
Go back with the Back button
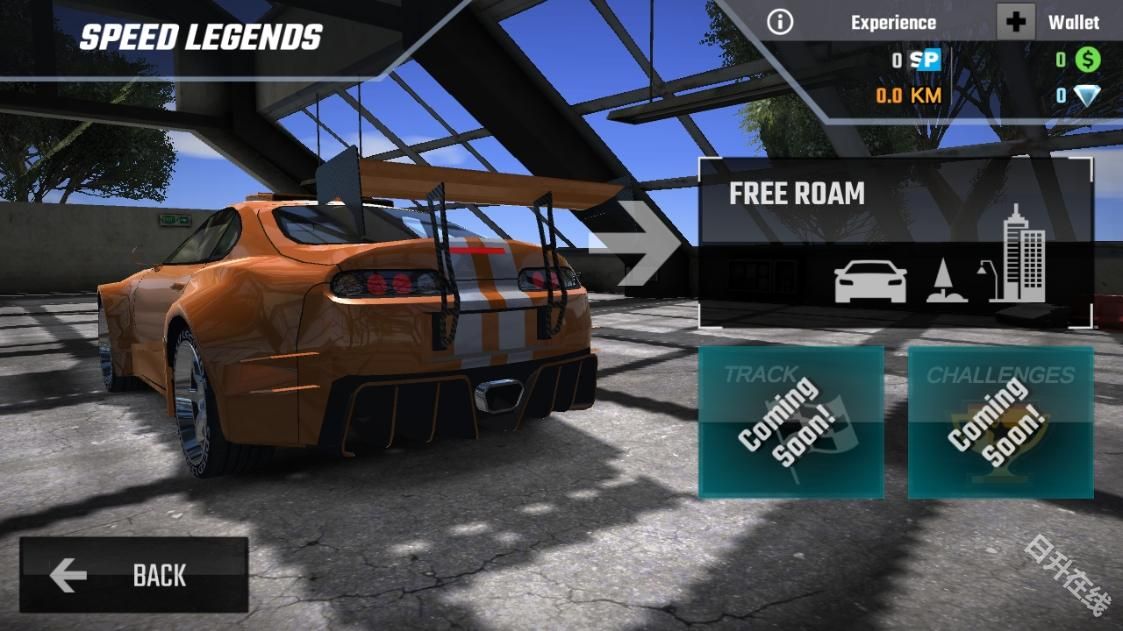[x=134, y=575]
